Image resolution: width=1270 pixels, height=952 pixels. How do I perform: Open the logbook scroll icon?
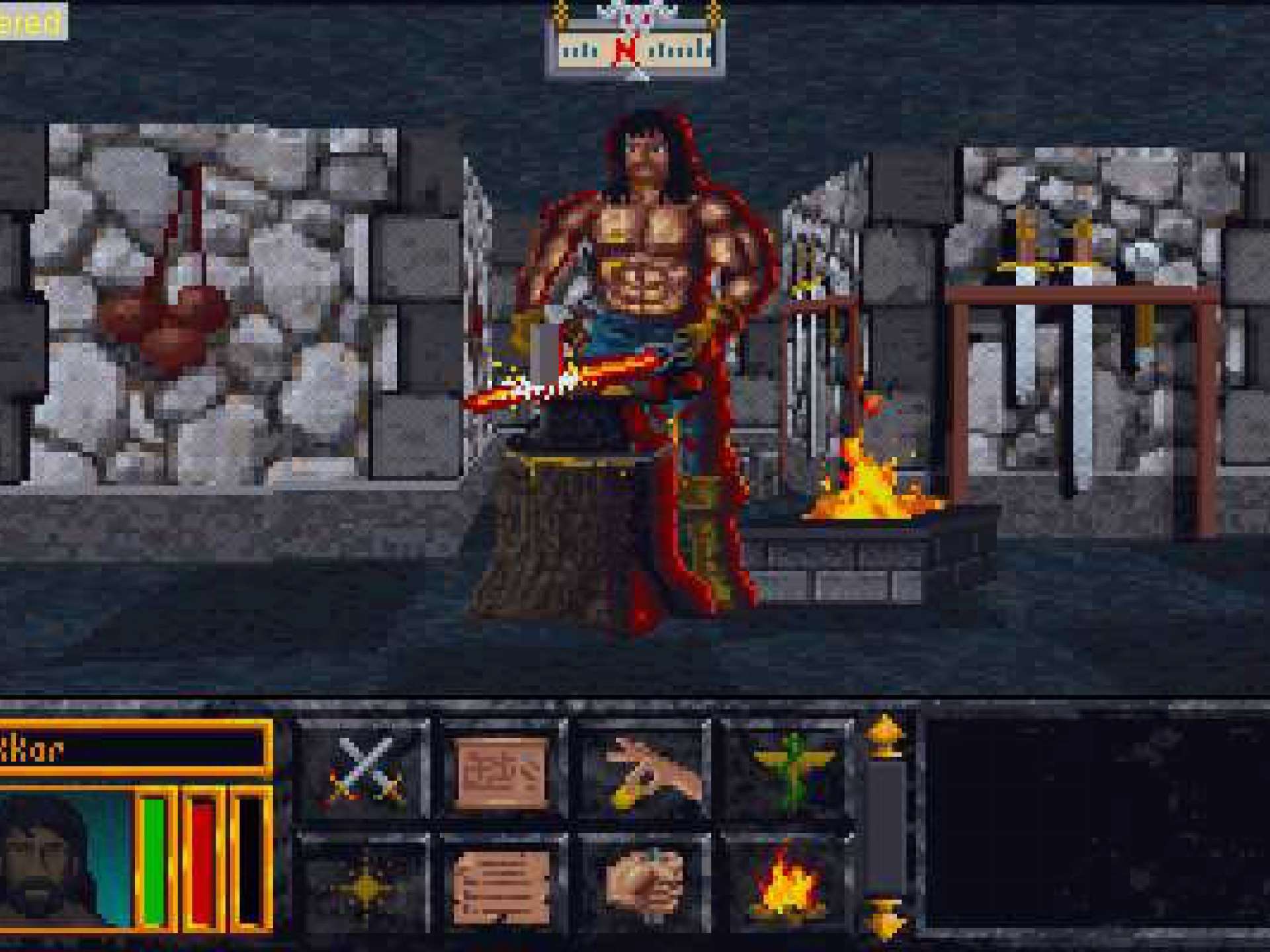[x=503, y=886]
